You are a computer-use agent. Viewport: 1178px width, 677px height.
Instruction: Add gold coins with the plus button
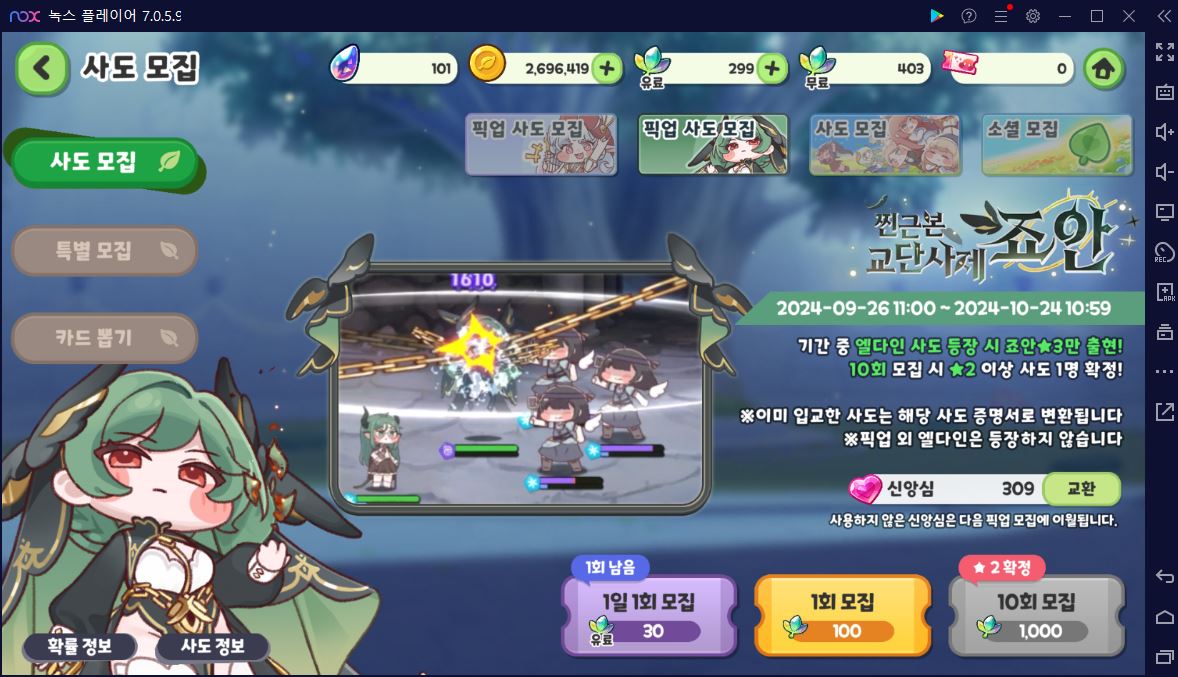point(606,68)
